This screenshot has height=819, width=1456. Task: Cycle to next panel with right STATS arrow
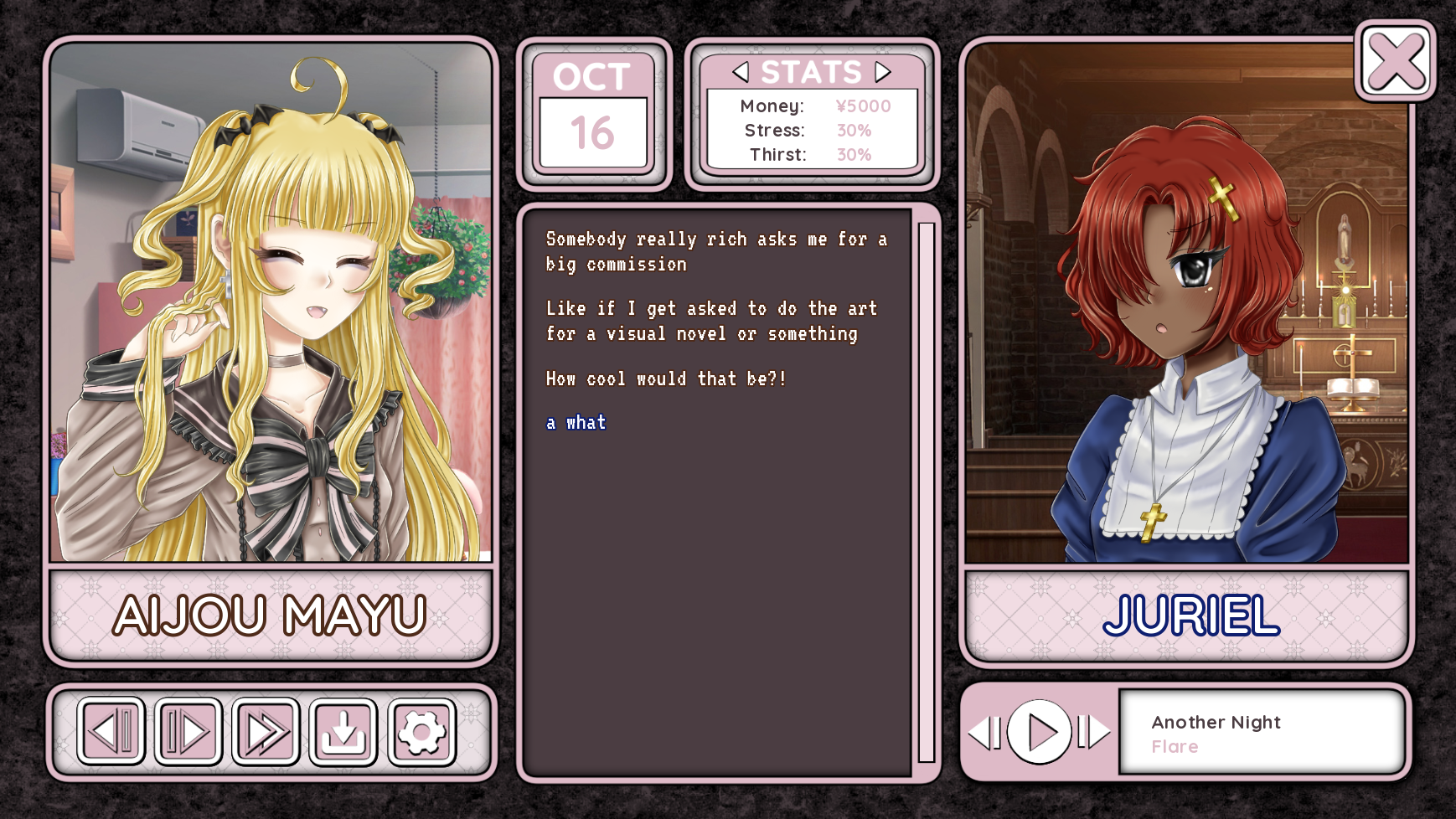[880, 73]
